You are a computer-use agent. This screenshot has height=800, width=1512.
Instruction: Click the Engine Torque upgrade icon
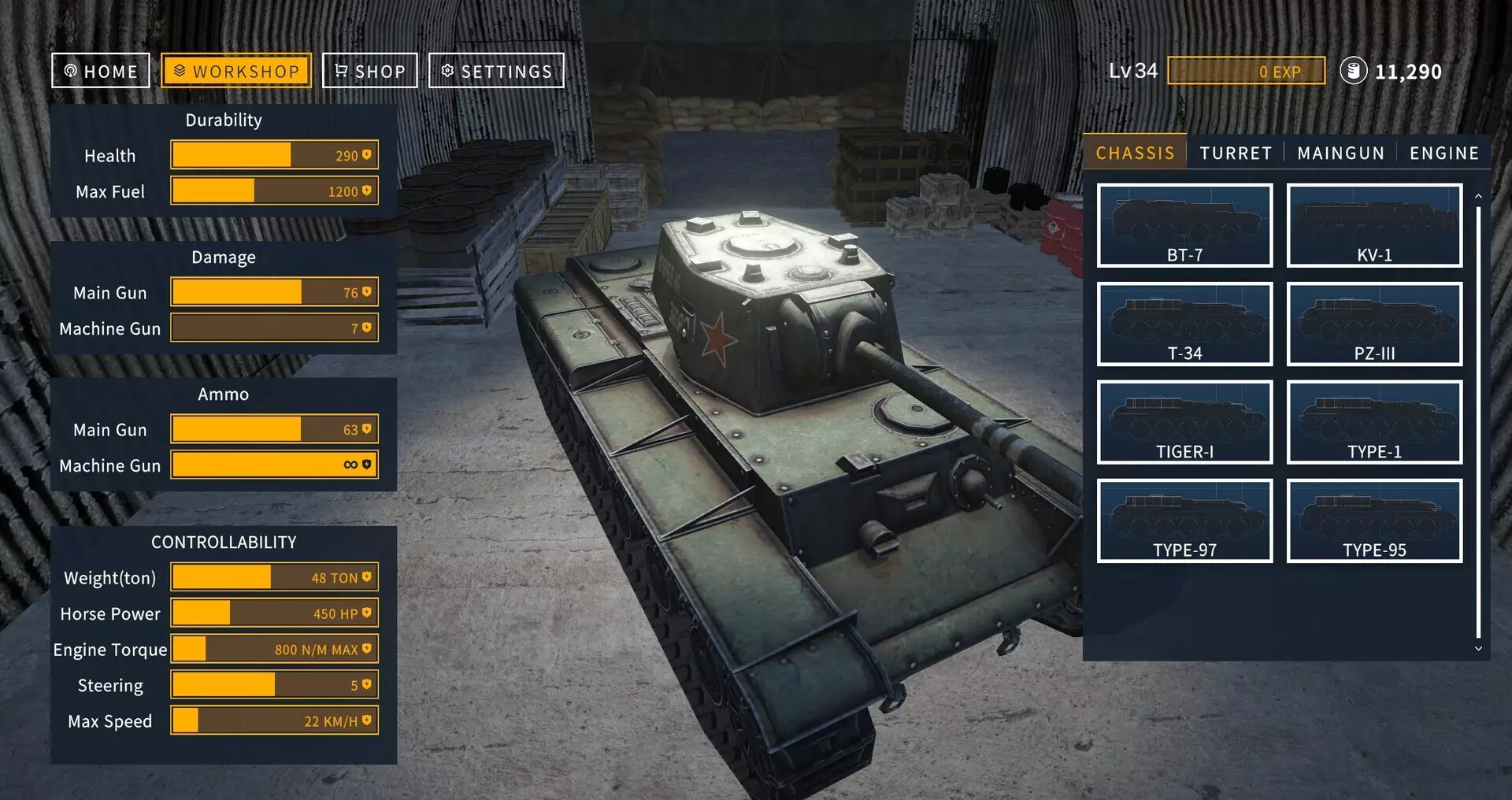365,649
